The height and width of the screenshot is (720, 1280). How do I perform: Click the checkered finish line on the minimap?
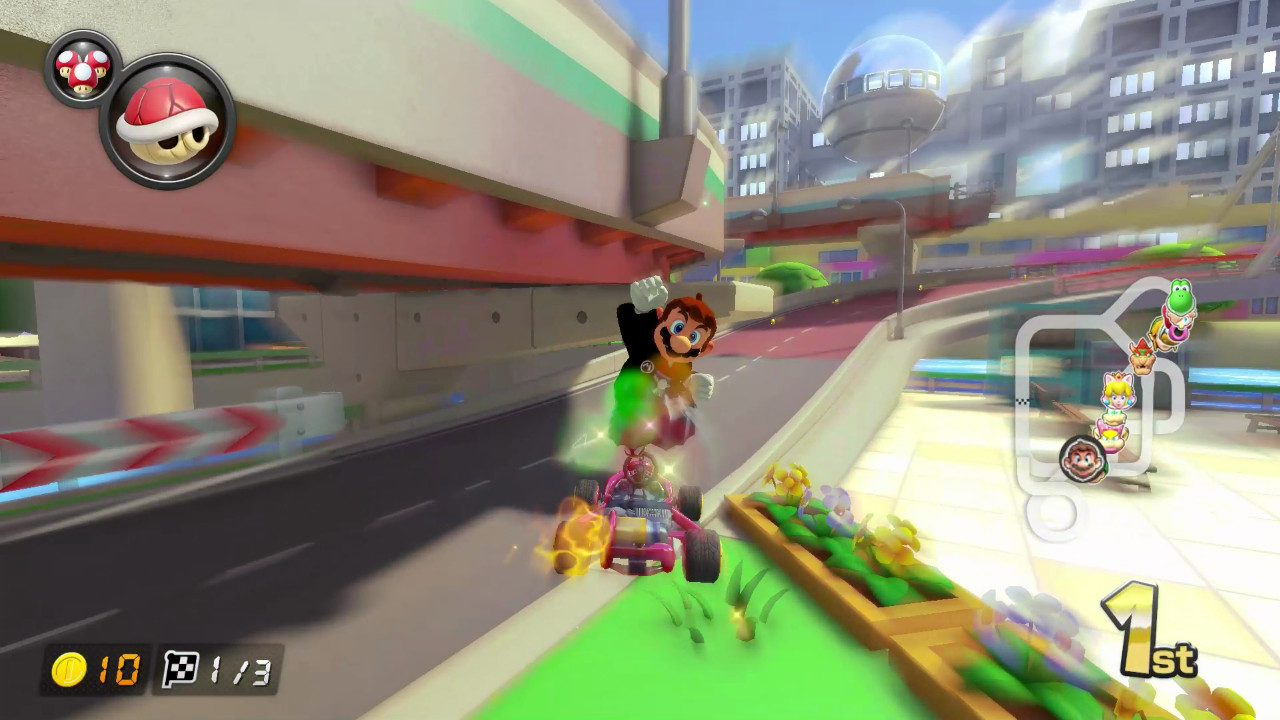[x=1023, y=399]
